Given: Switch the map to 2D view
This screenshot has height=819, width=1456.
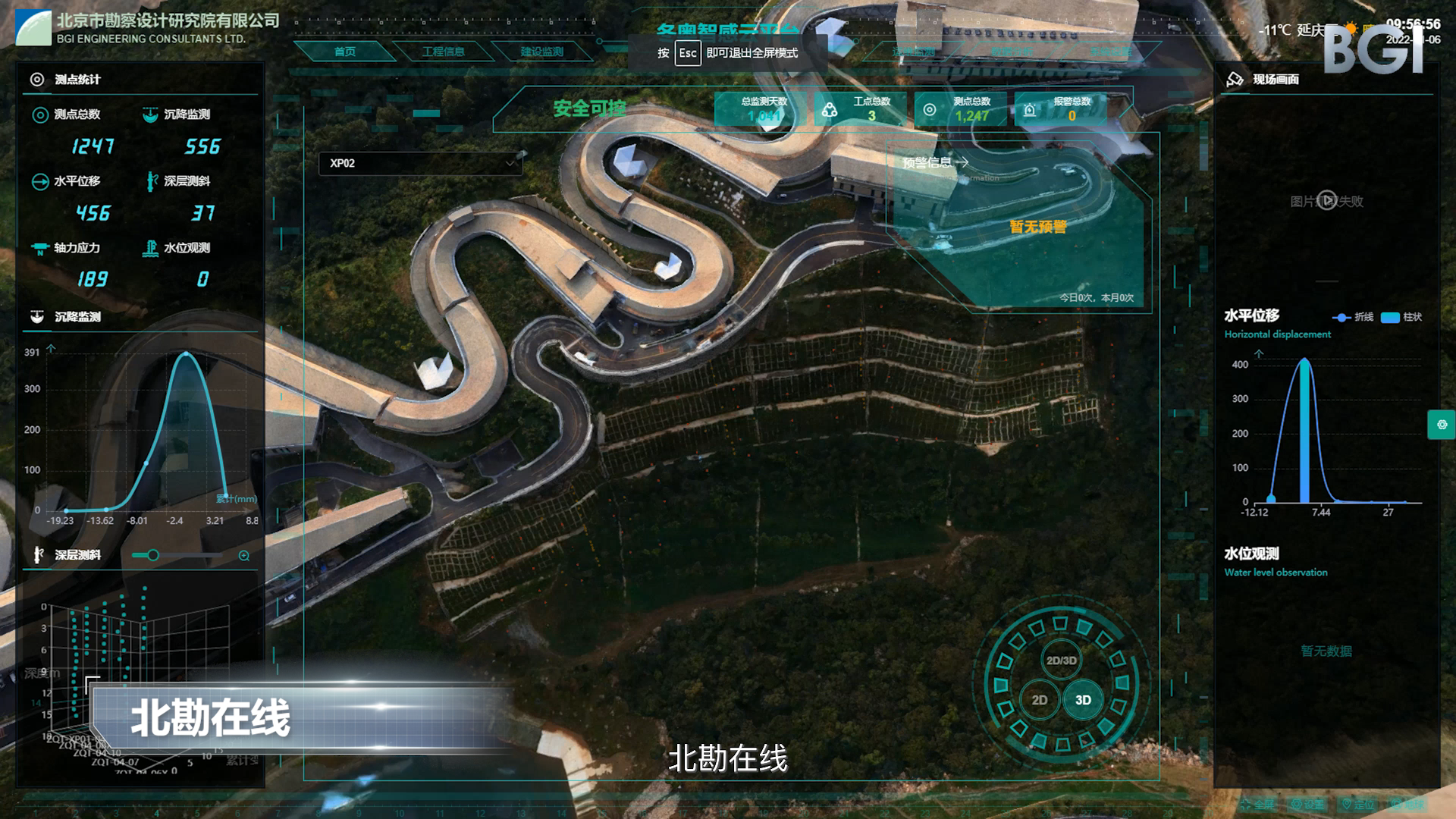Looking at the screenshot, I should (x=1039, y=700).
